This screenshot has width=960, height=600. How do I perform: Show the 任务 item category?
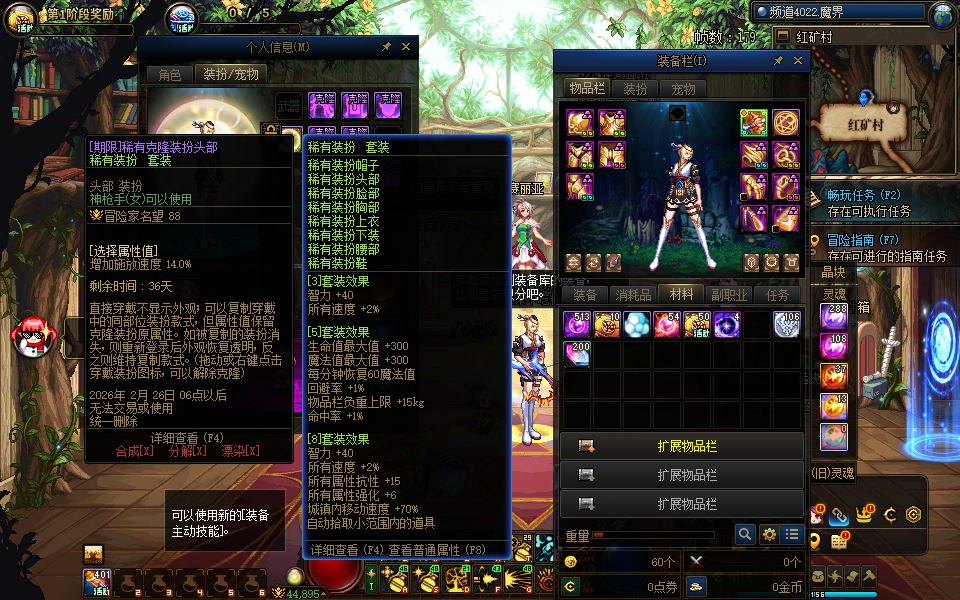point(777,295)
